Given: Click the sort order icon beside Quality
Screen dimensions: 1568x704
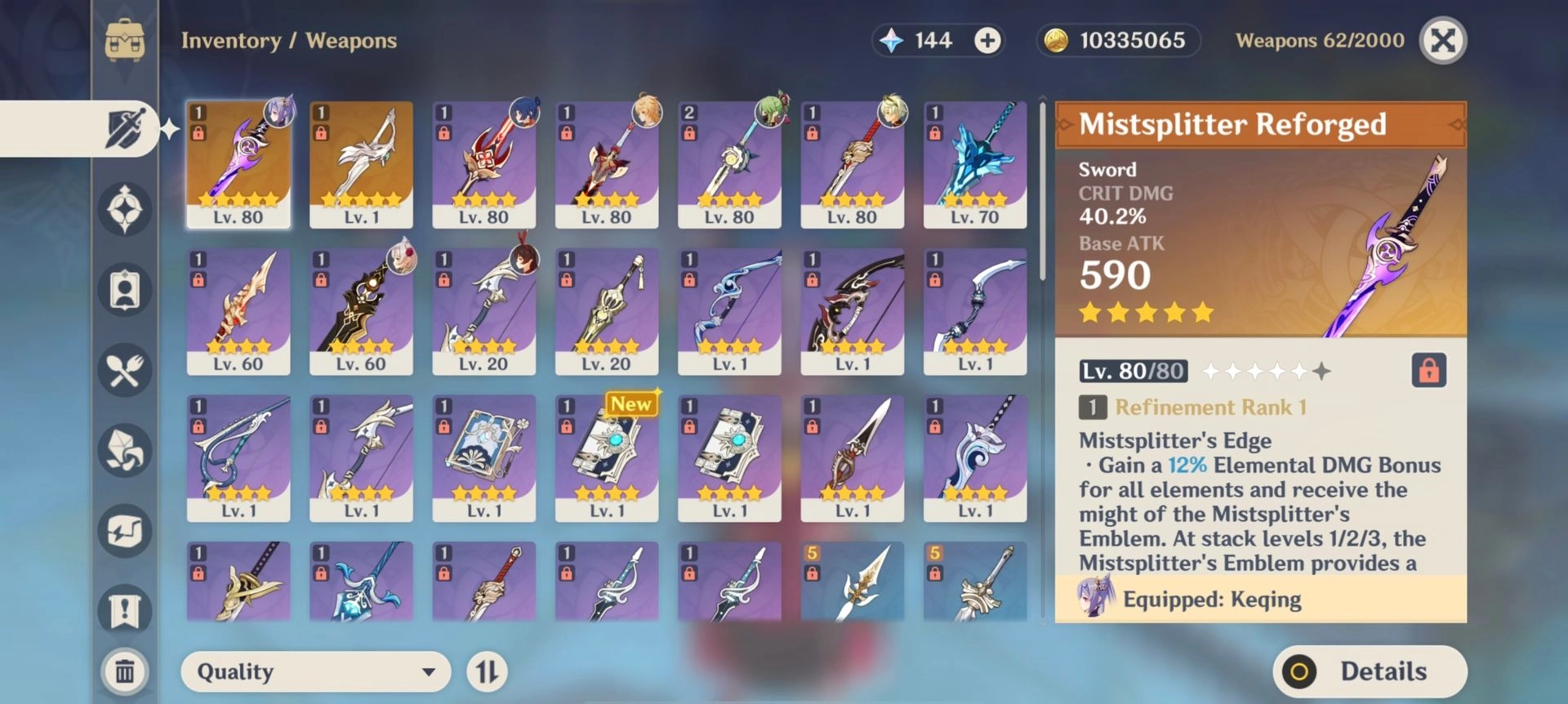Looking at the screenshot, I should pos(488,671).
